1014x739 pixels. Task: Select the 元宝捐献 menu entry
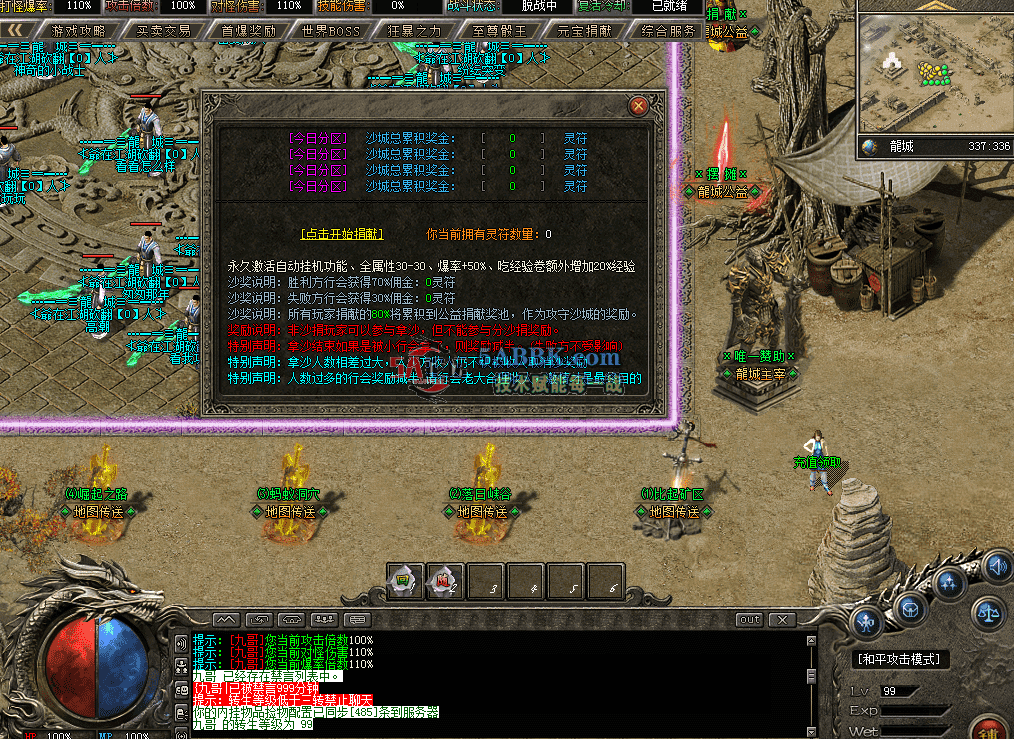(x=584, y=31)
